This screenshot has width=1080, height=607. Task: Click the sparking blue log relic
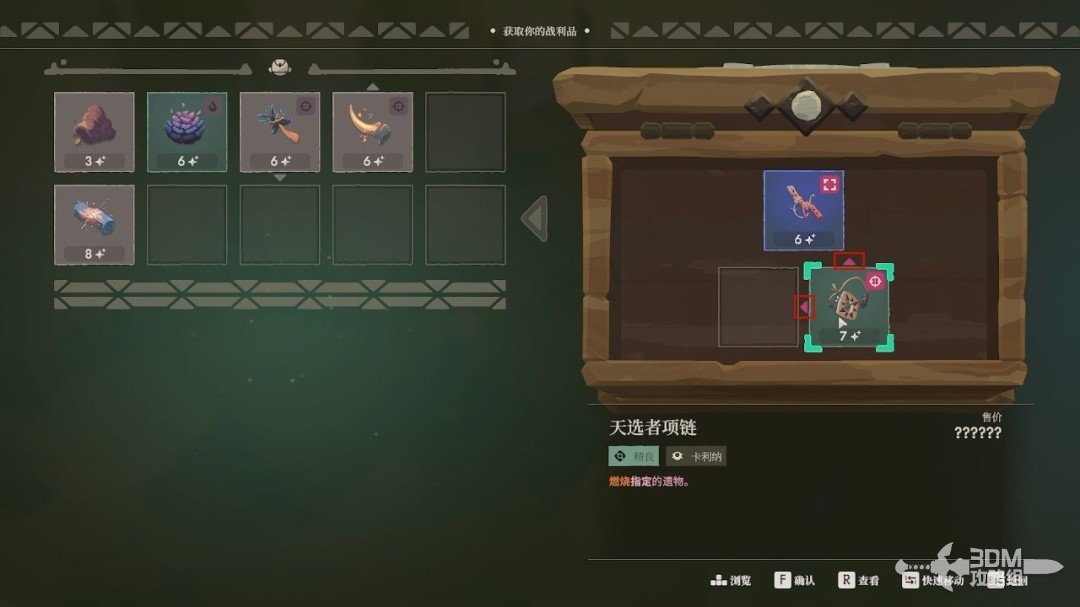pyautogui.click(x=94, y=224)
